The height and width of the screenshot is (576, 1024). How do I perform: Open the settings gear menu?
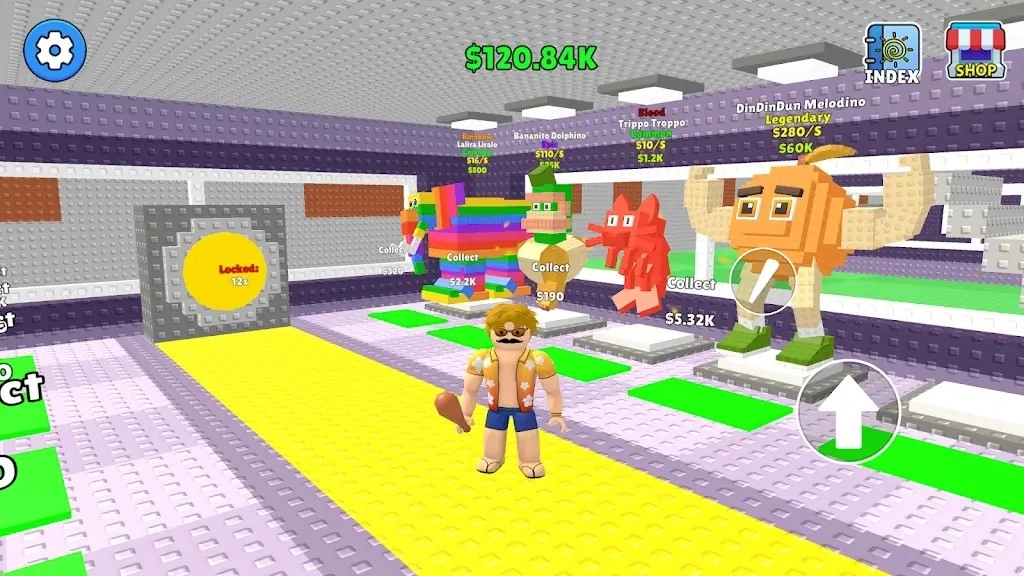55,51
